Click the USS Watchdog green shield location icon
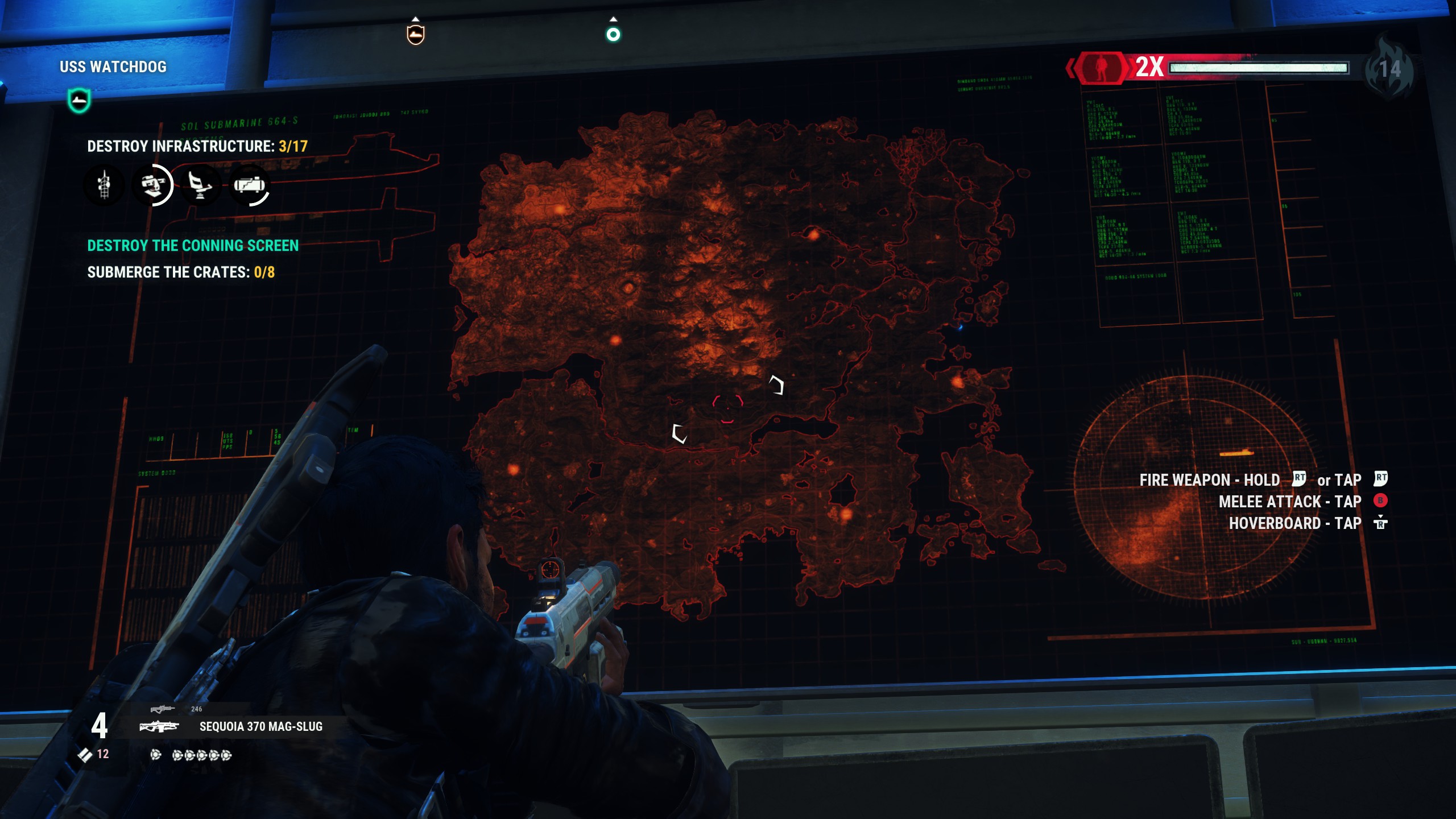This screenshot has height=819, width=1456. pyautogui.click(x=79, y=101)
